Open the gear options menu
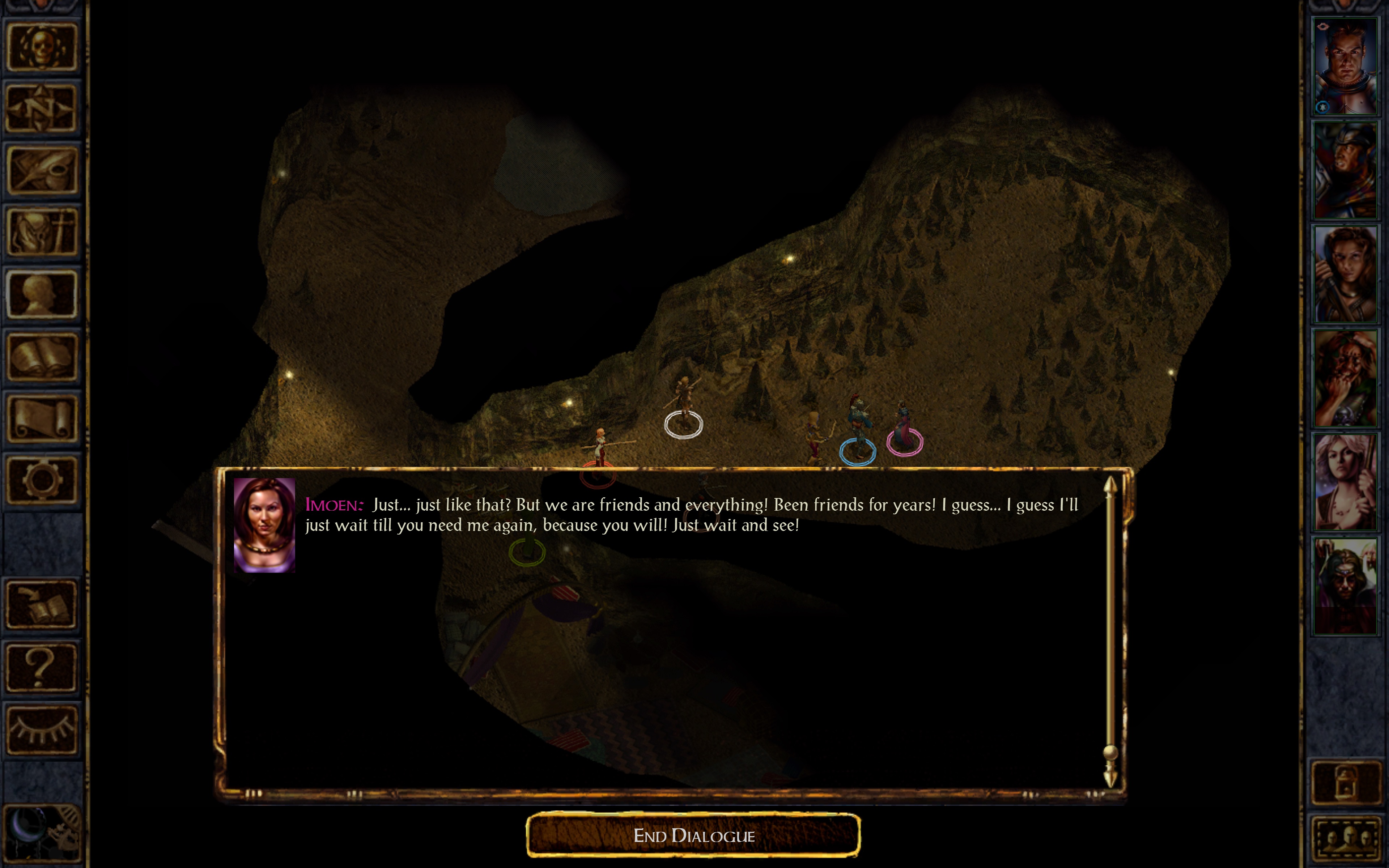Image resolution: width=1389 pixels, height=868 pixels. pyautogui.click(x=41, y=480)
